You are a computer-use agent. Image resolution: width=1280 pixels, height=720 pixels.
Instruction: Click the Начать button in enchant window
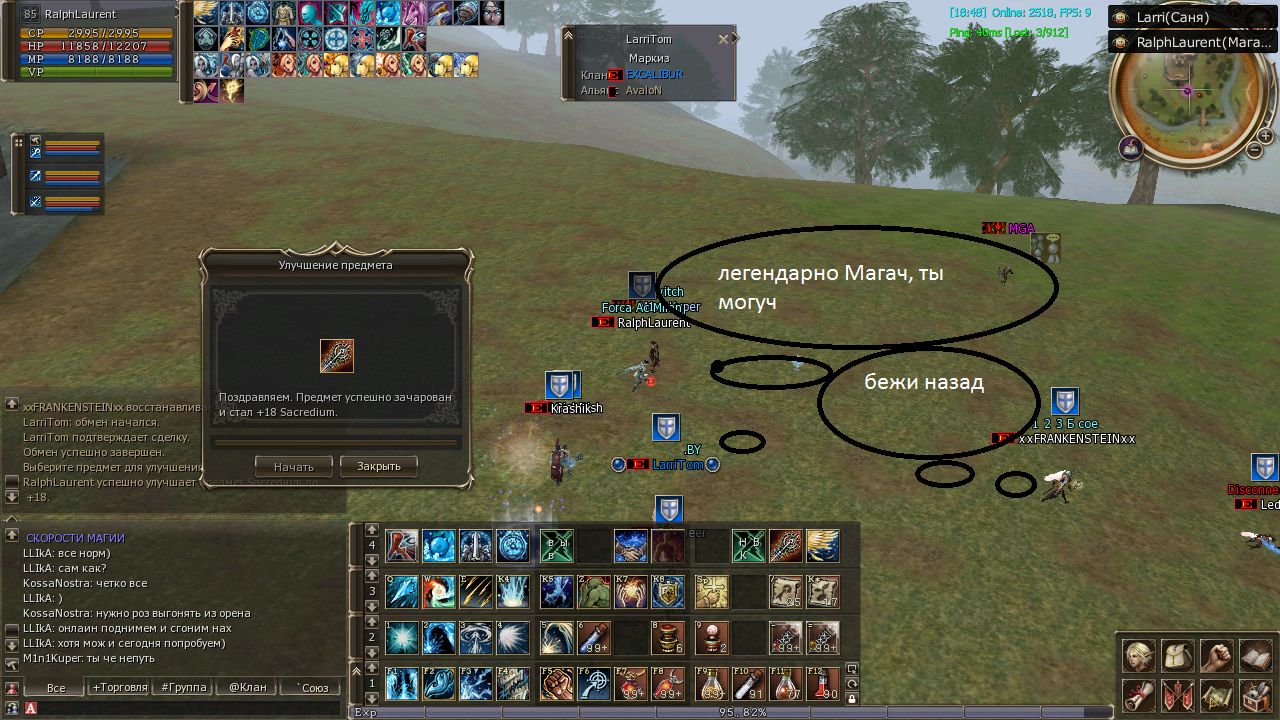click(x=293, y=466)
